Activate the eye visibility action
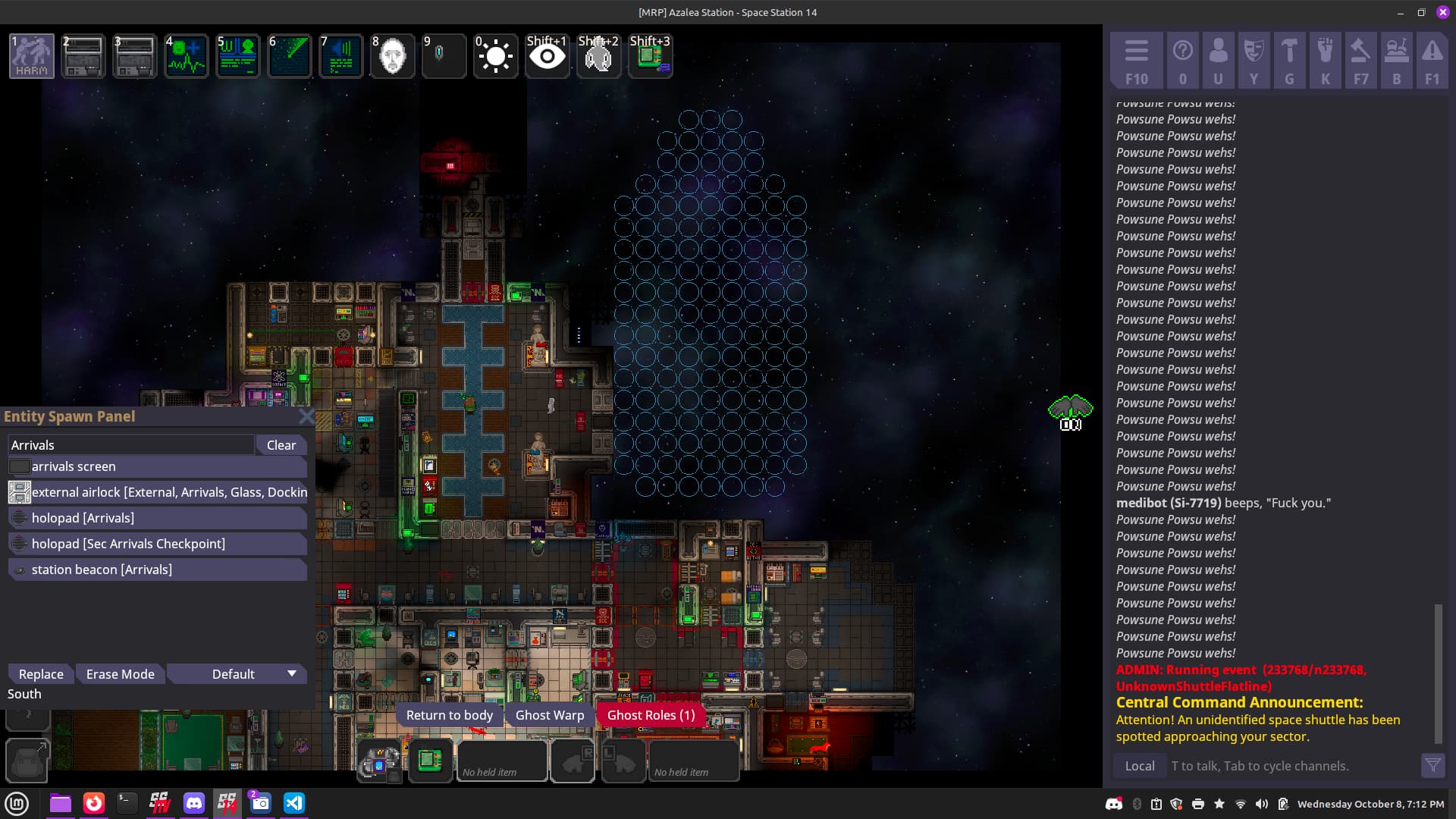 pos(547,56)
